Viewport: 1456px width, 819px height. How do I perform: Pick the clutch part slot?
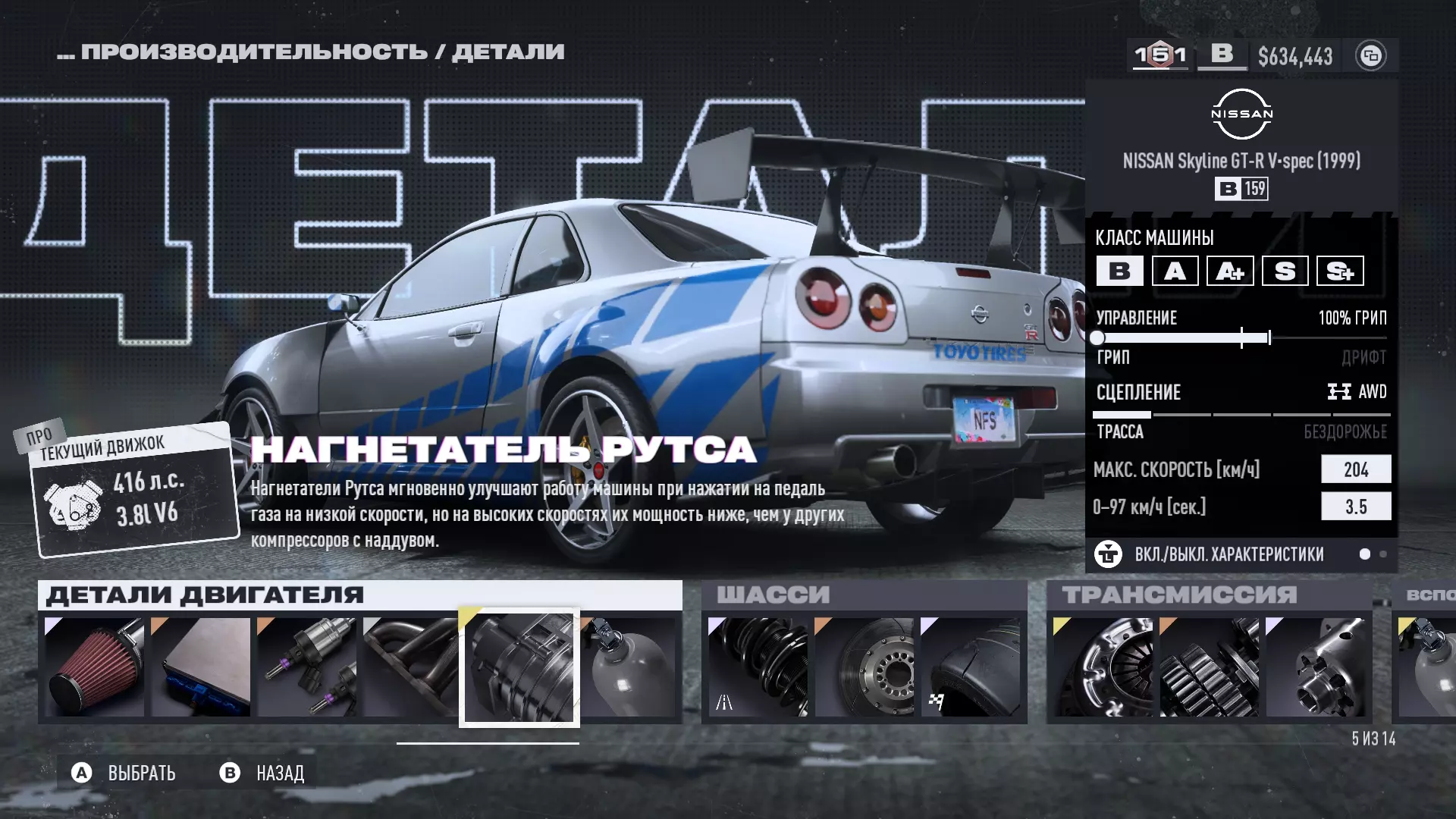click(x=1103, y=667)
